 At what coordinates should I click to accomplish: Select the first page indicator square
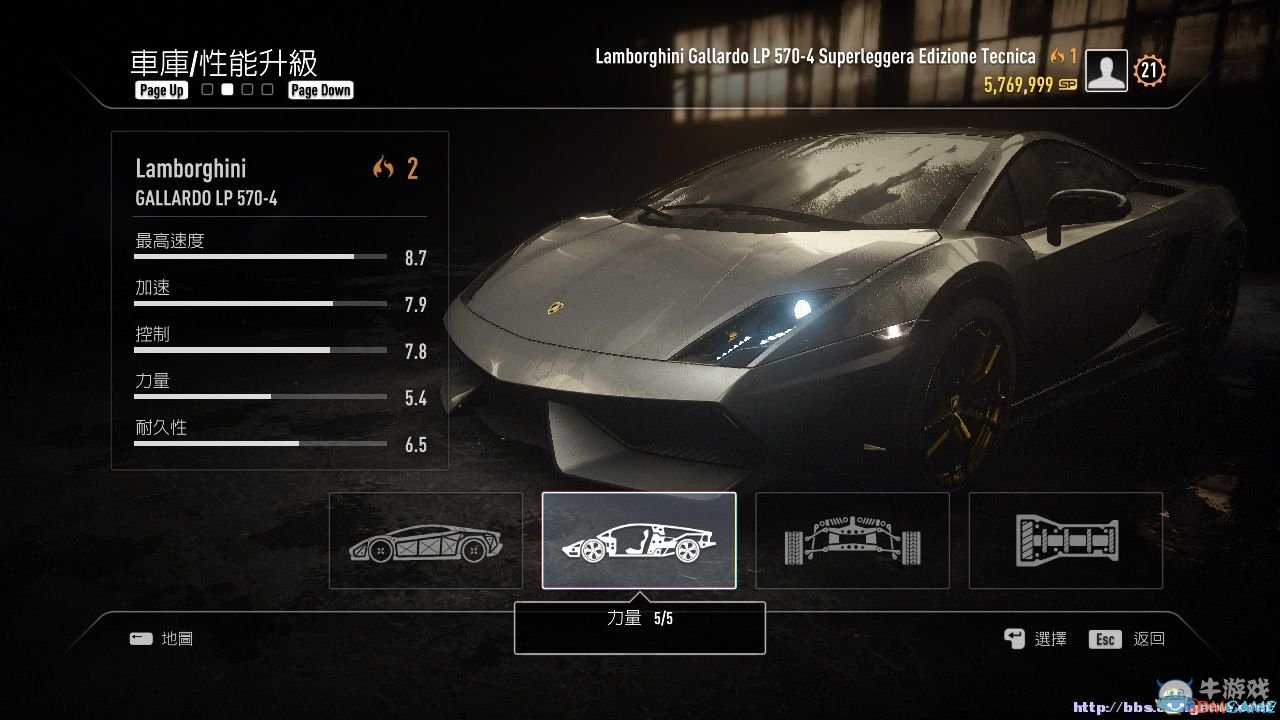point(206,89)
